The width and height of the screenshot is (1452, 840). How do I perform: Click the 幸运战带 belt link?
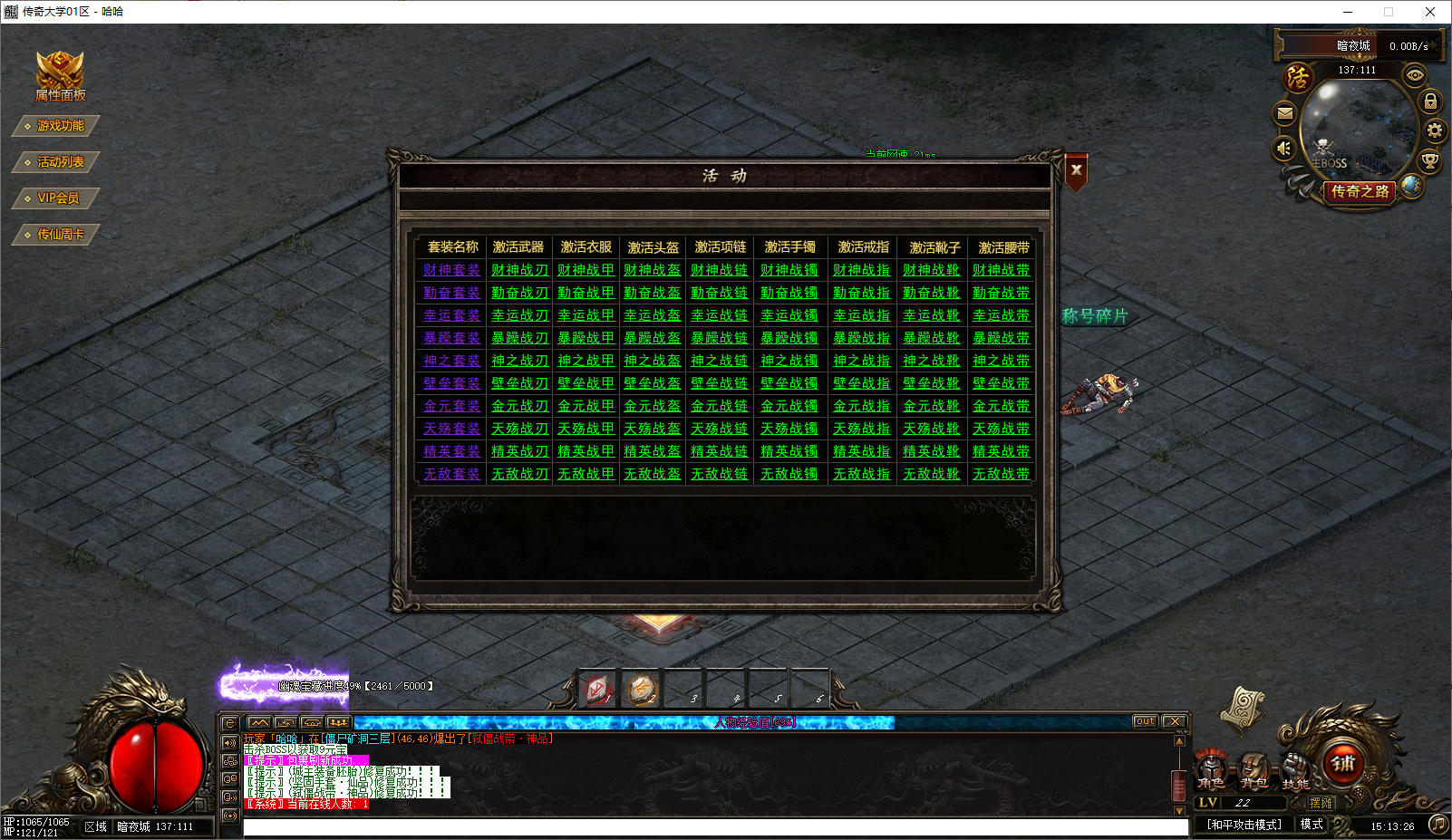1001,315
